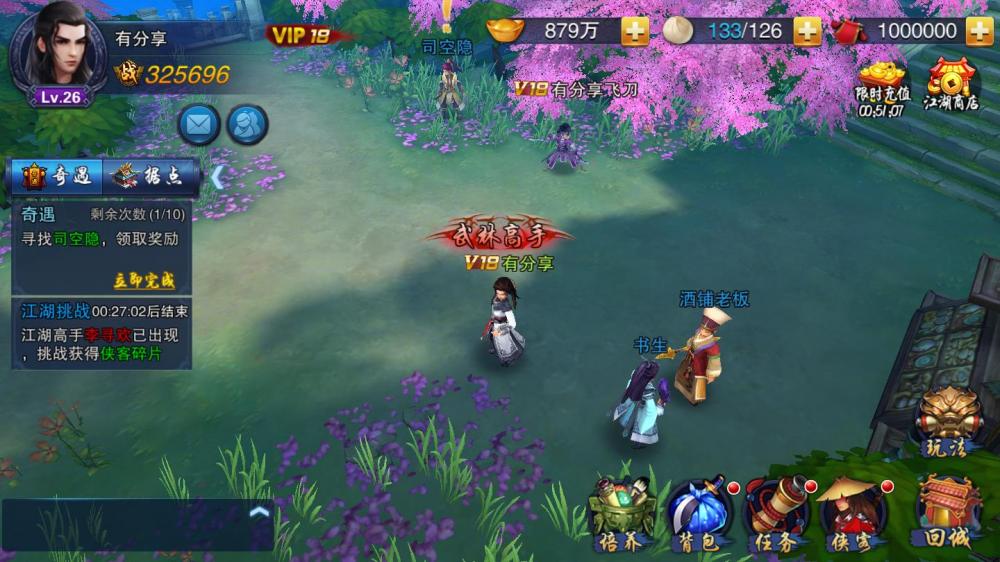This screenshot has width=1000, height=562.
Task: Click the plus button beside 1000000
Action: (x=979, y=31)
